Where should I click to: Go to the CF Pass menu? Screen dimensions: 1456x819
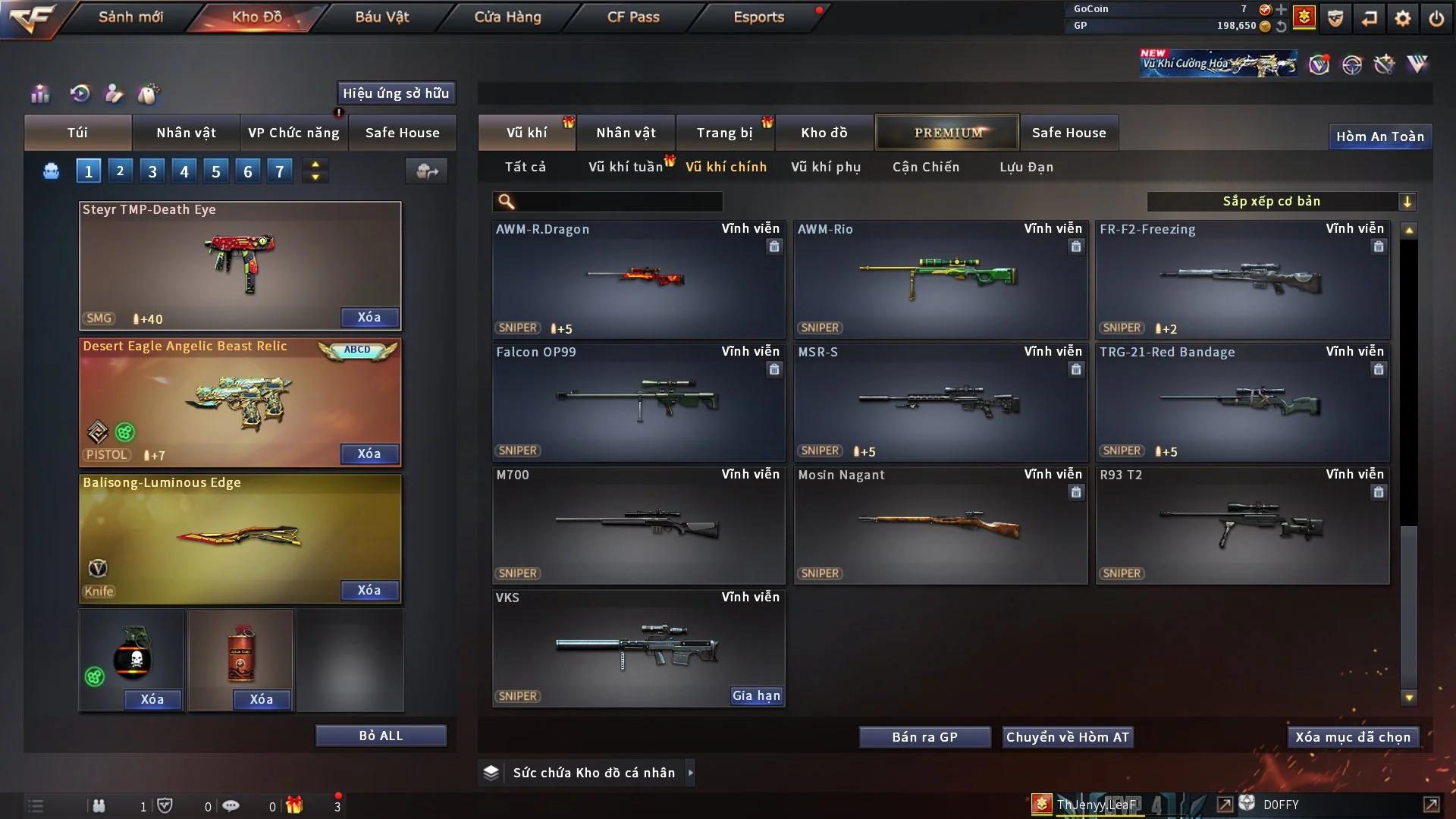[x=633, y=17]
